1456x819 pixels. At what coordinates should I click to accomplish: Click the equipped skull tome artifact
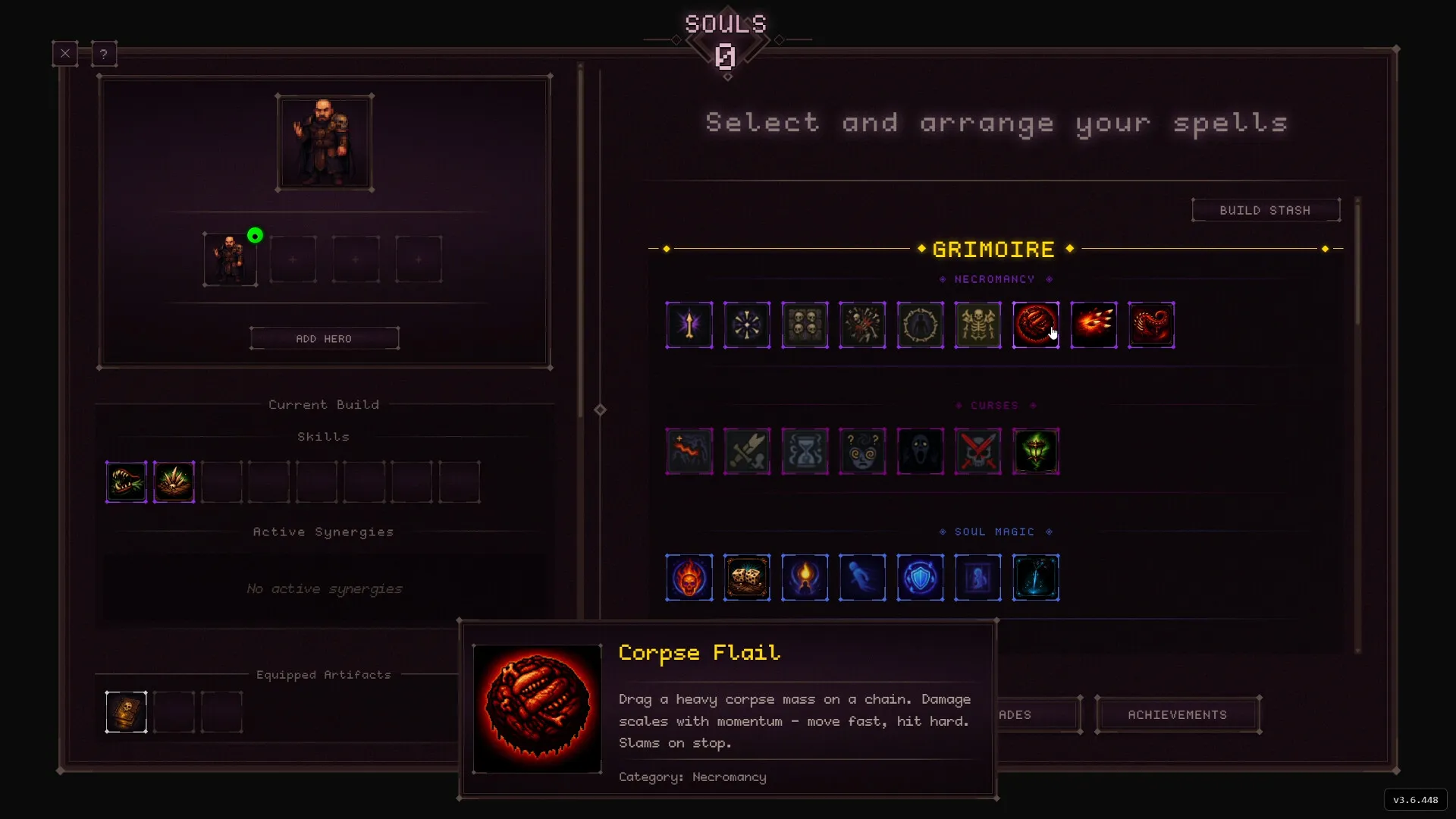click(x=127, y=712)
